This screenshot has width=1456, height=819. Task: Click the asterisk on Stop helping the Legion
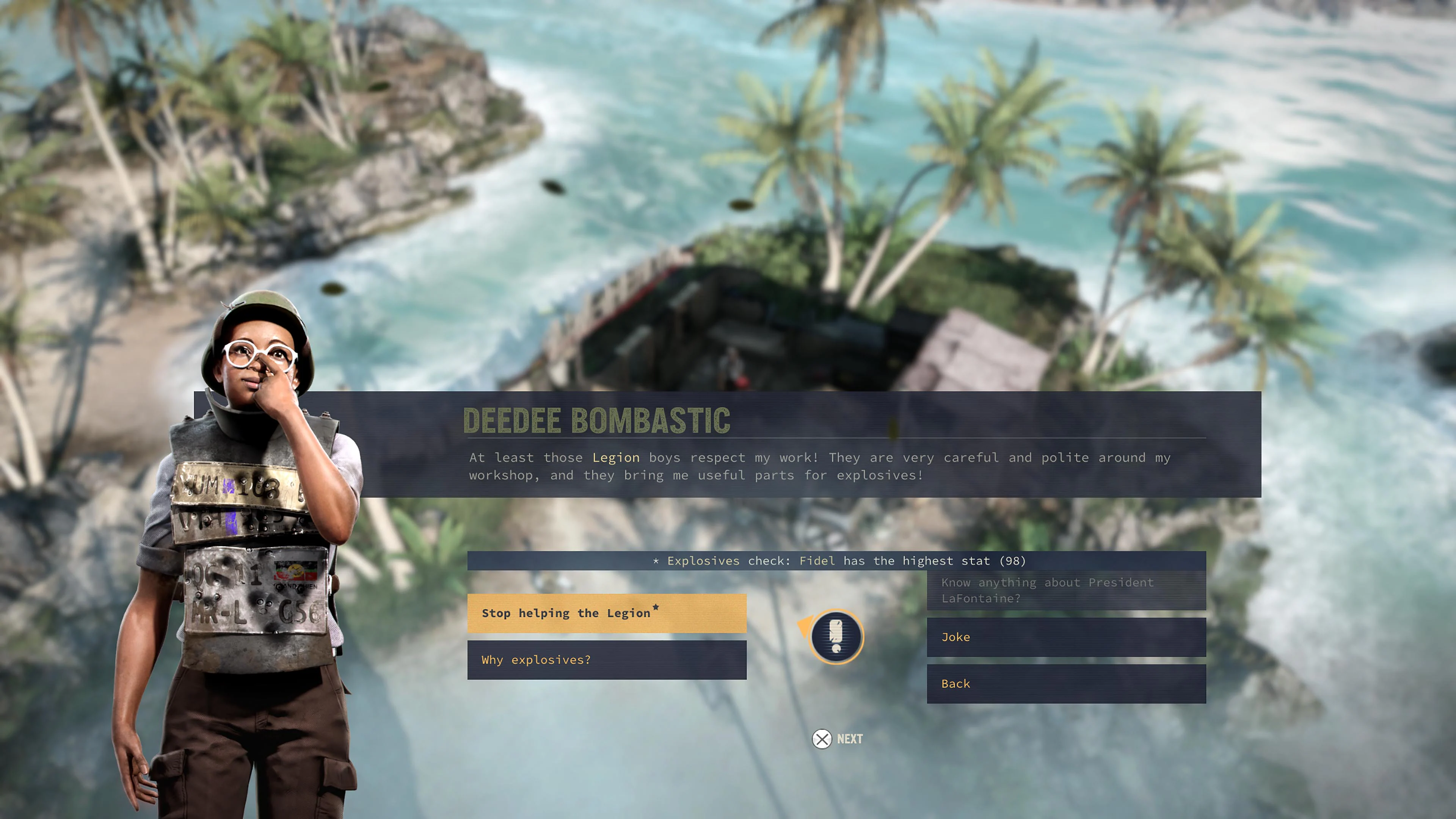657,607
